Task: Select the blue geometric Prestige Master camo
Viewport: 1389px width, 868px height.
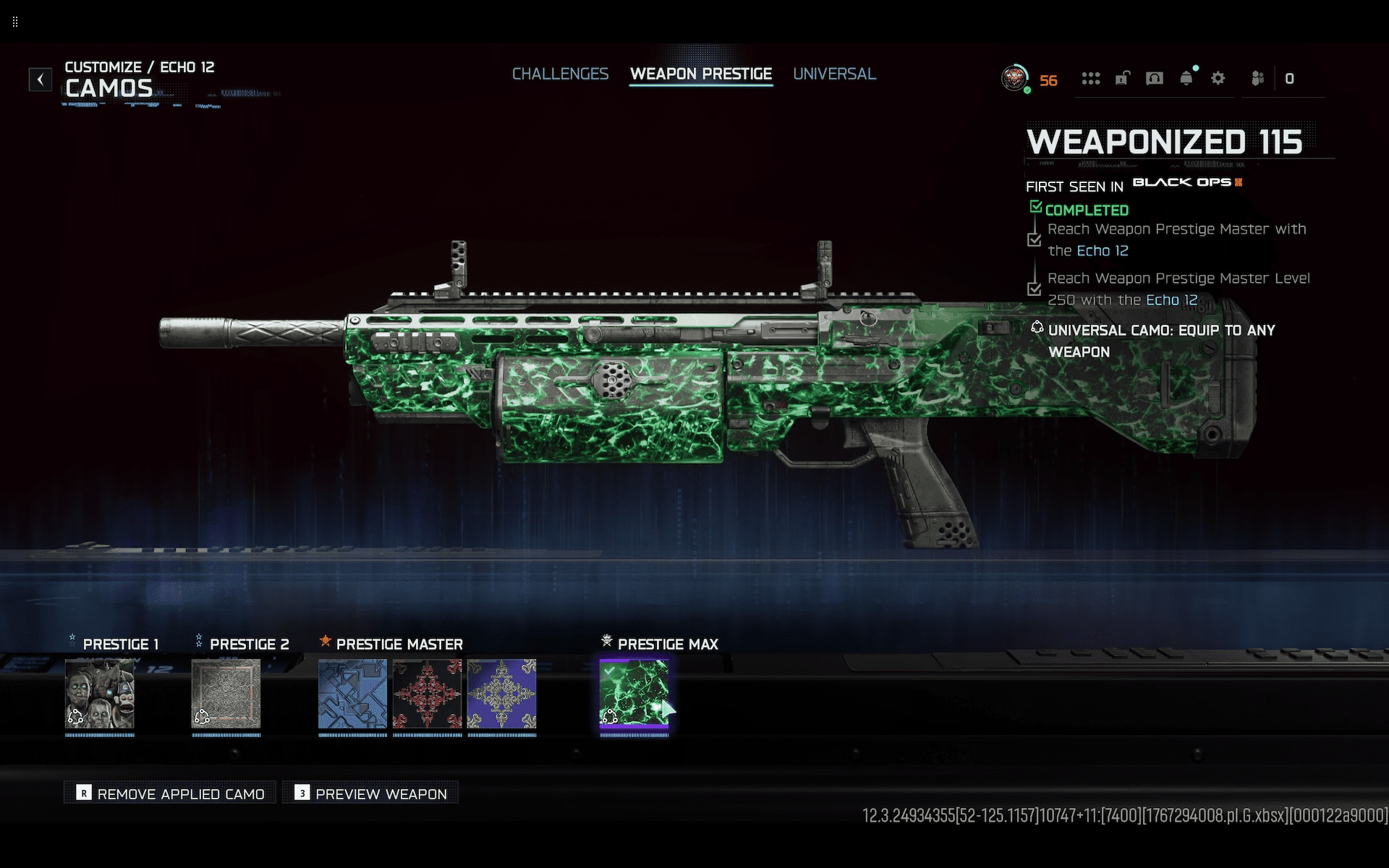Action: 352,693
